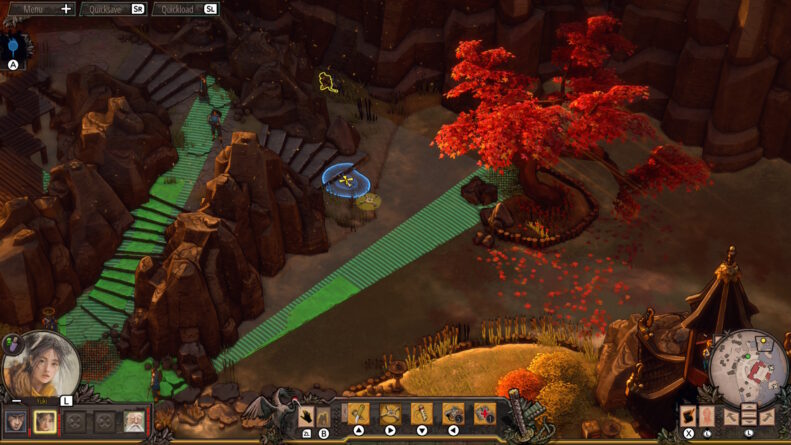Toggle the view cone footprint icon

(x=689, y=417)
